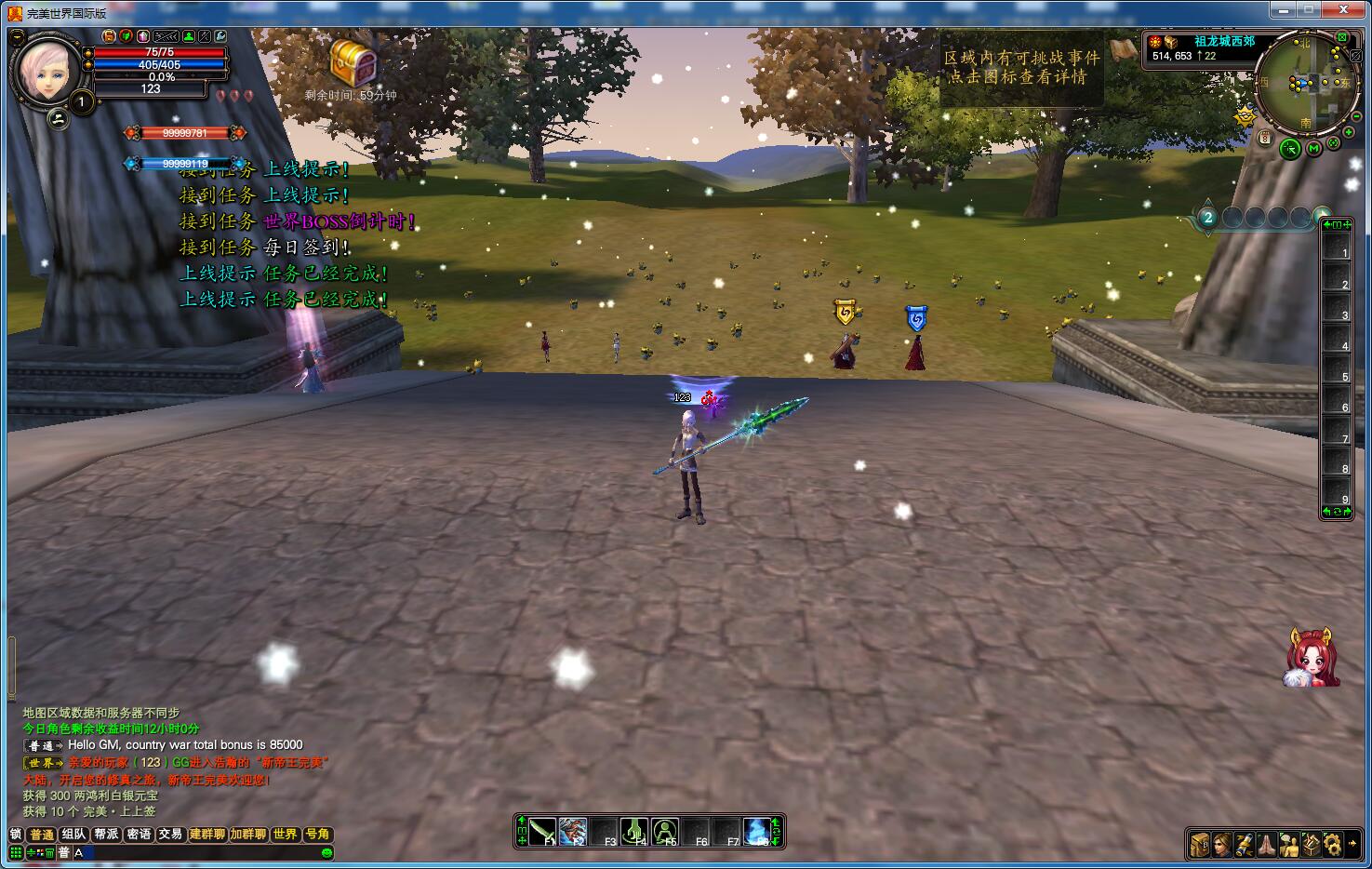Switch chat to the 组队 (team) channel
The height and width of the screenshot is (869, 1372).
(73, 835)
